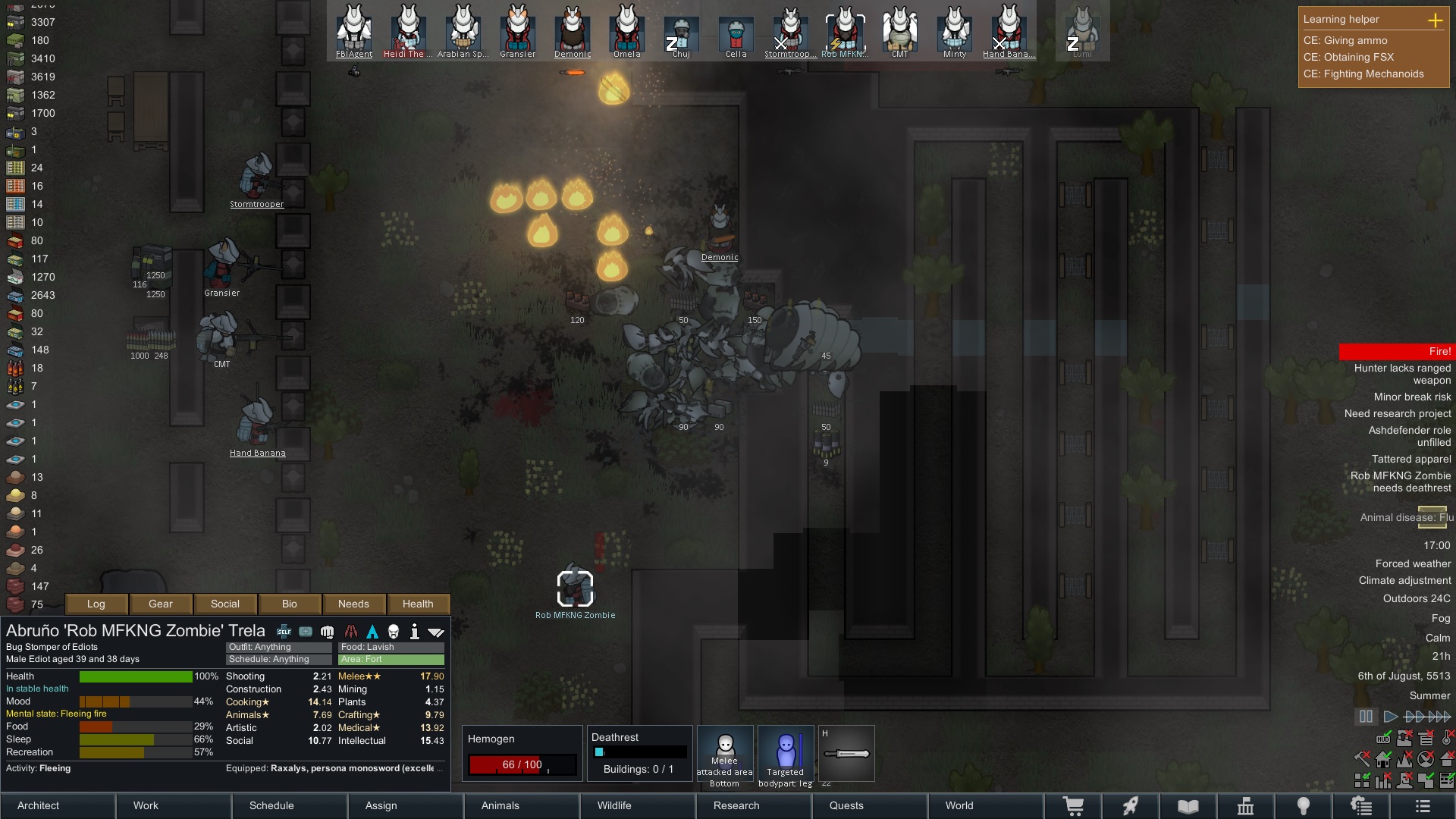Select the persona monosword weapon gizmo

pos(846,753)
